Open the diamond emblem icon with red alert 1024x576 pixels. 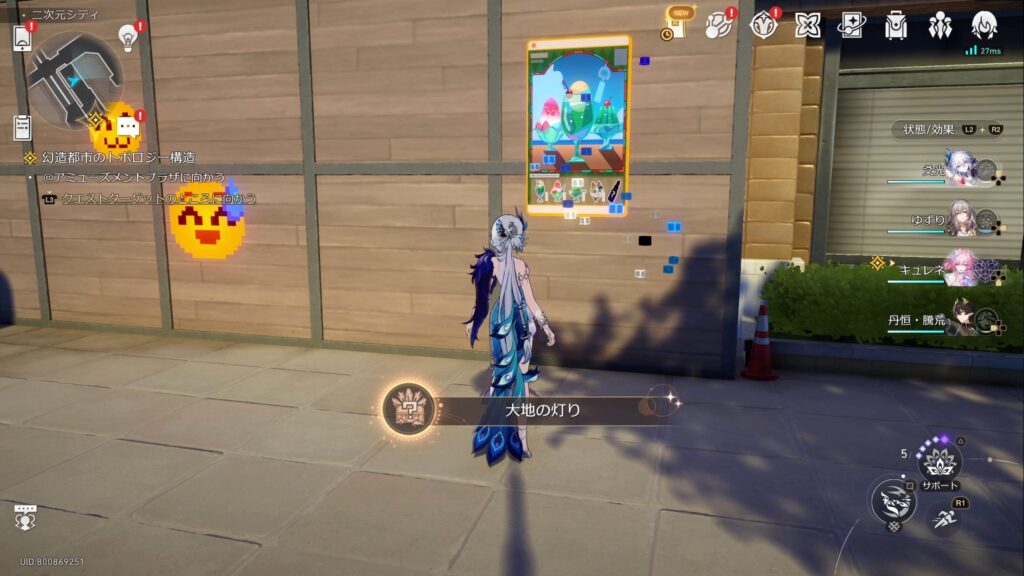pos(764,25)
